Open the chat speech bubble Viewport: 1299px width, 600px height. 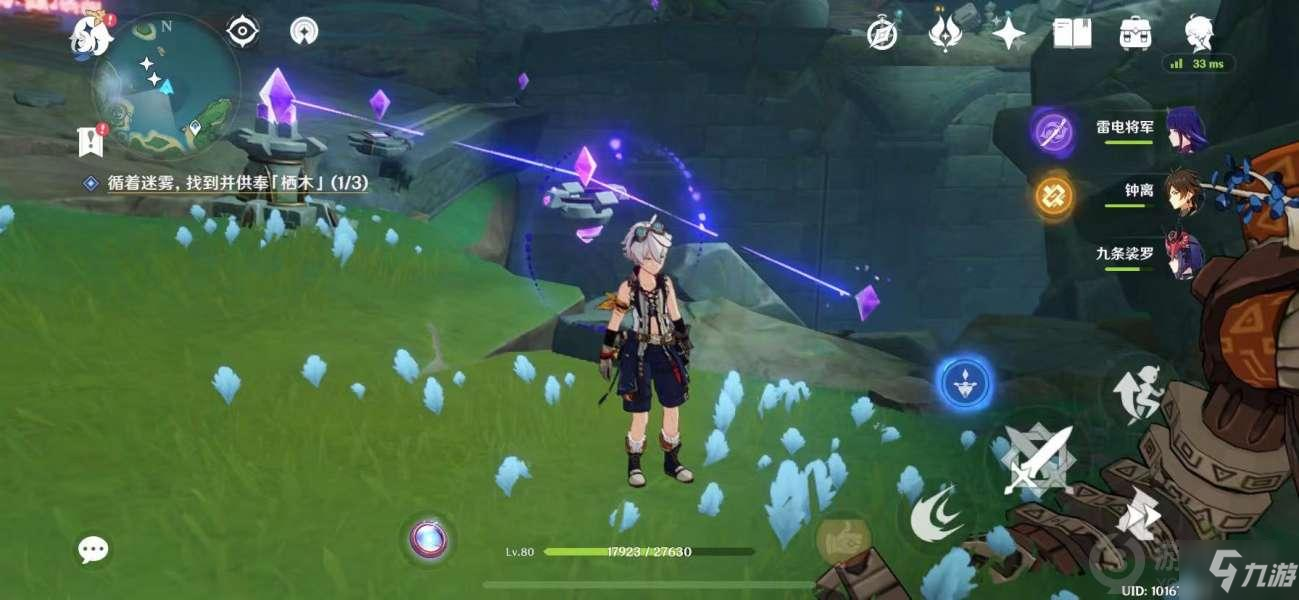(94, 548)
